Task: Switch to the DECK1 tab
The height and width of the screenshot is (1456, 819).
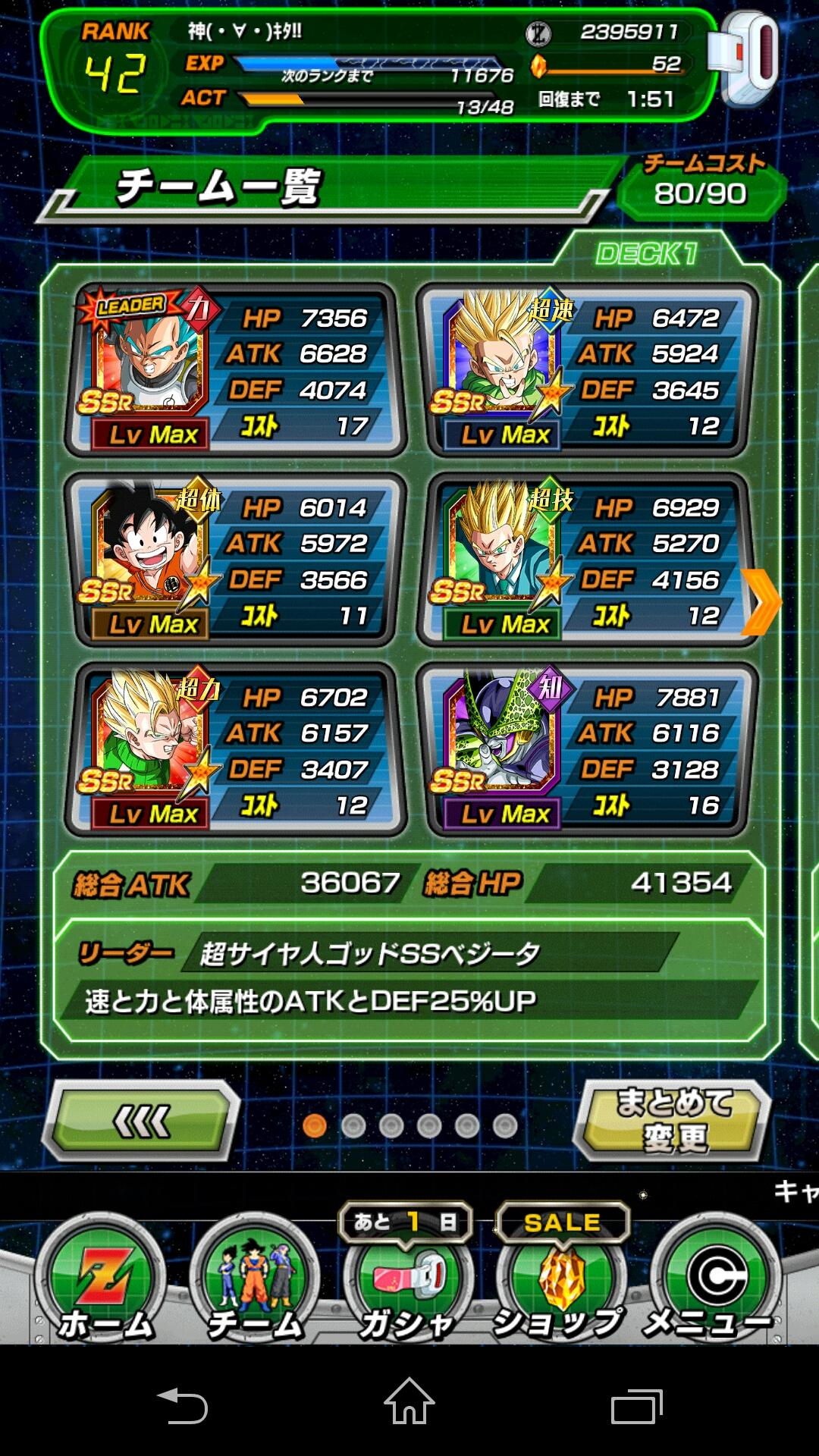Action: [x=646, y=253]
